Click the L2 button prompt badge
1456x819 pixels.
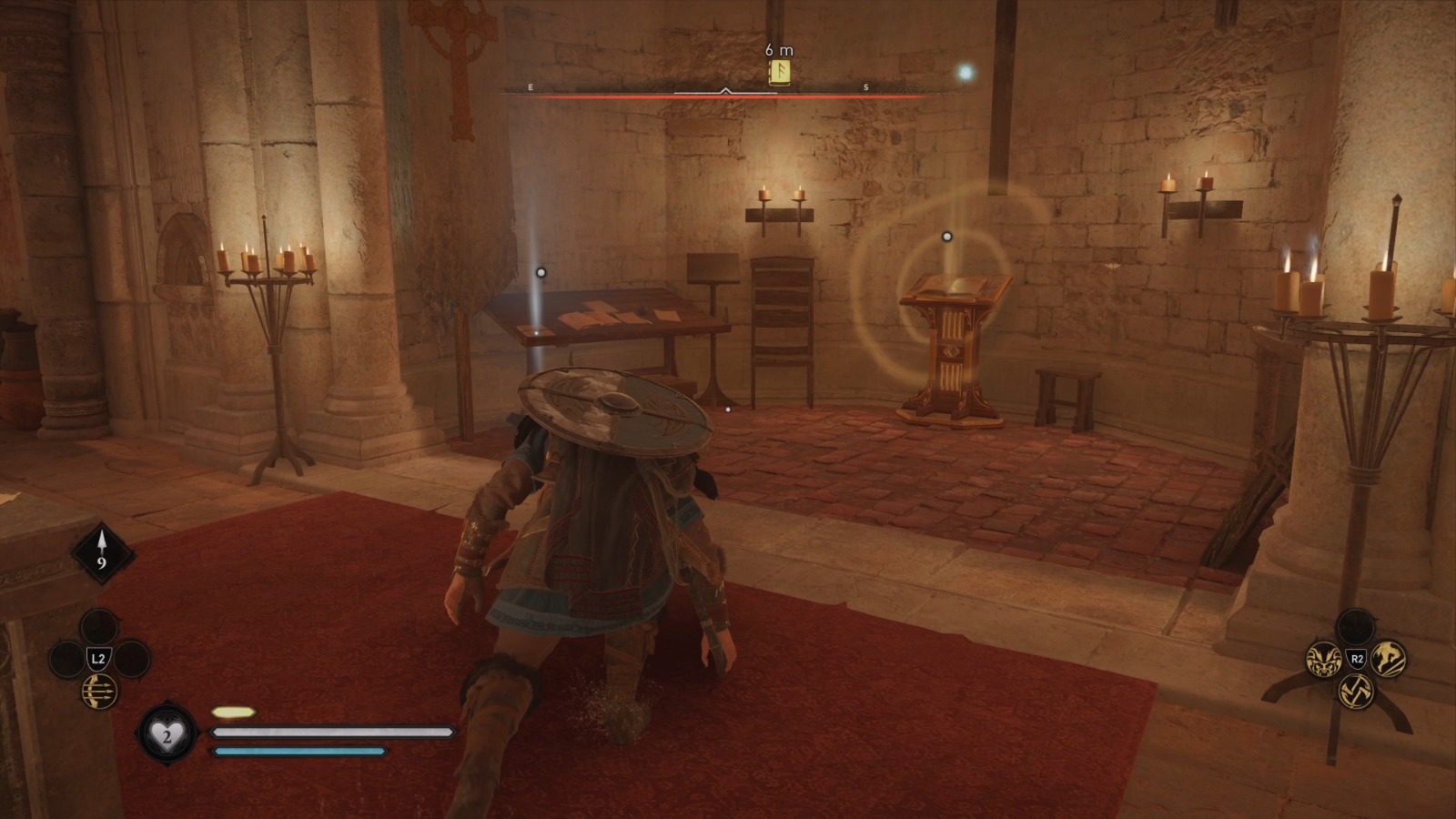pos(98,657)
